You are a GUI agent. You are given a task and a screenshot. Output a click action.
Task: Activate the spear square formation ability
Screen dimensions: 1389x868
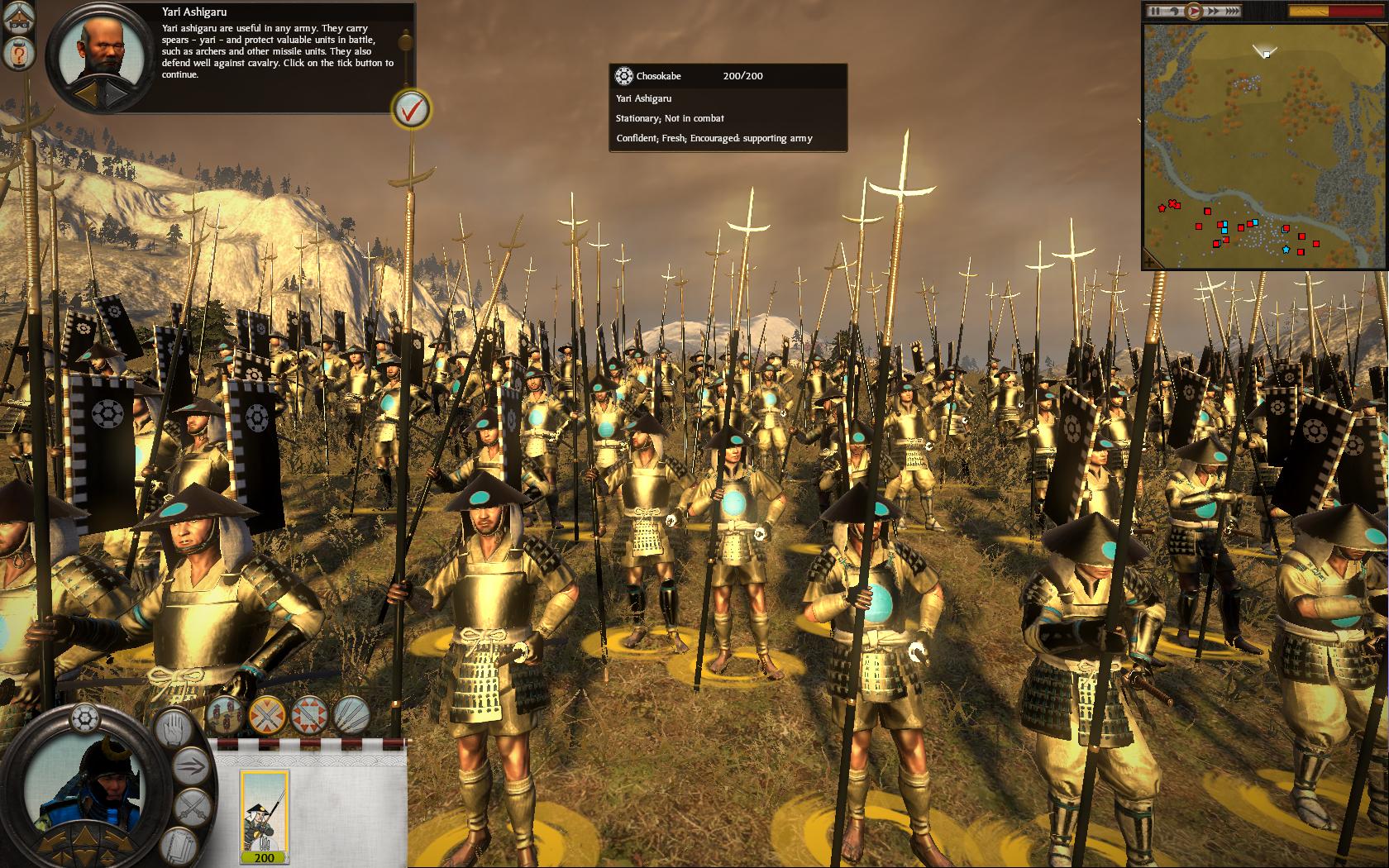coord(309,714)
